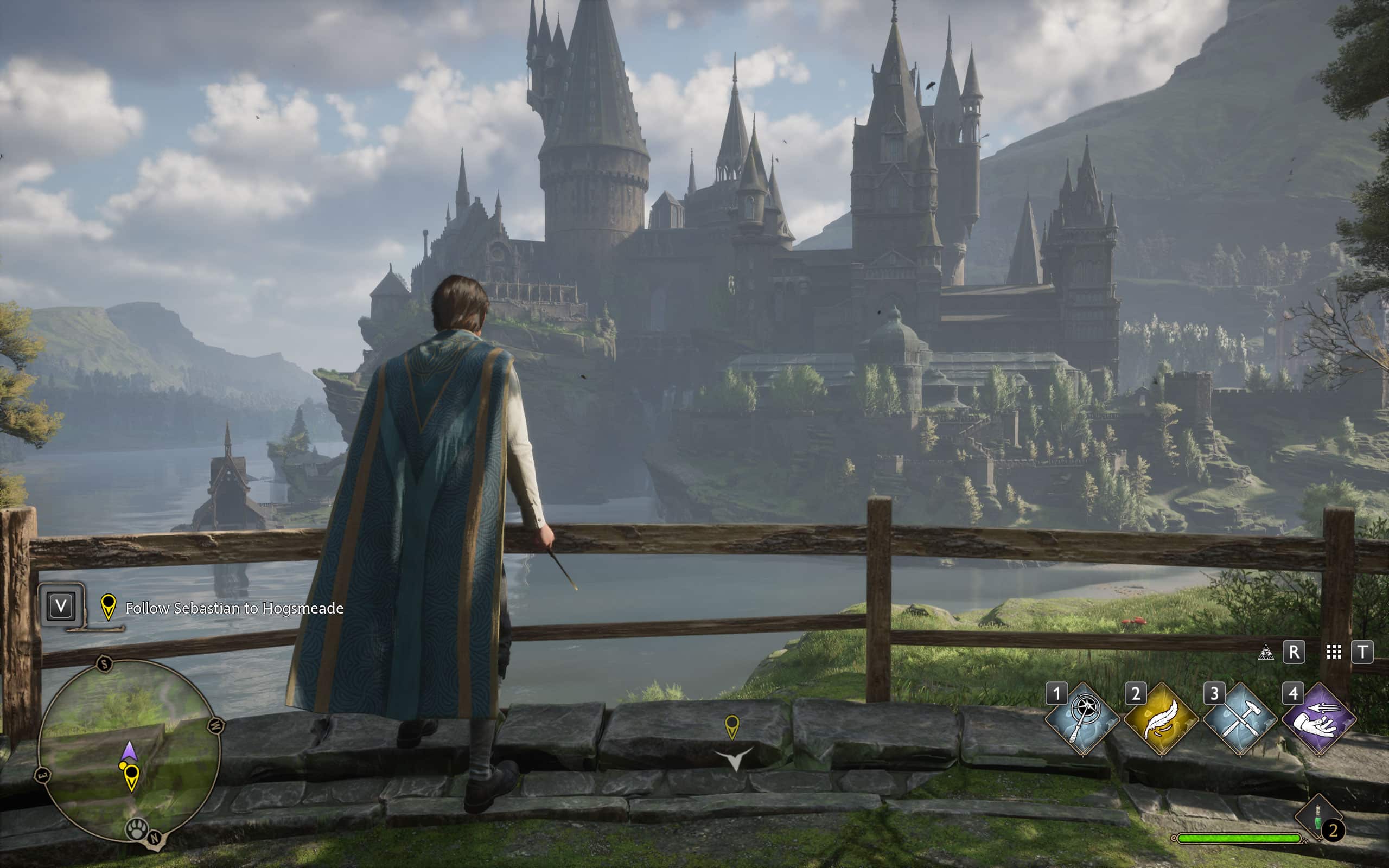Image resolution: width=1389 pixels, height=868 pixels.
Task: Click the Revelio eye-in-triangle icon
Action: click(x=1266, y=652)
